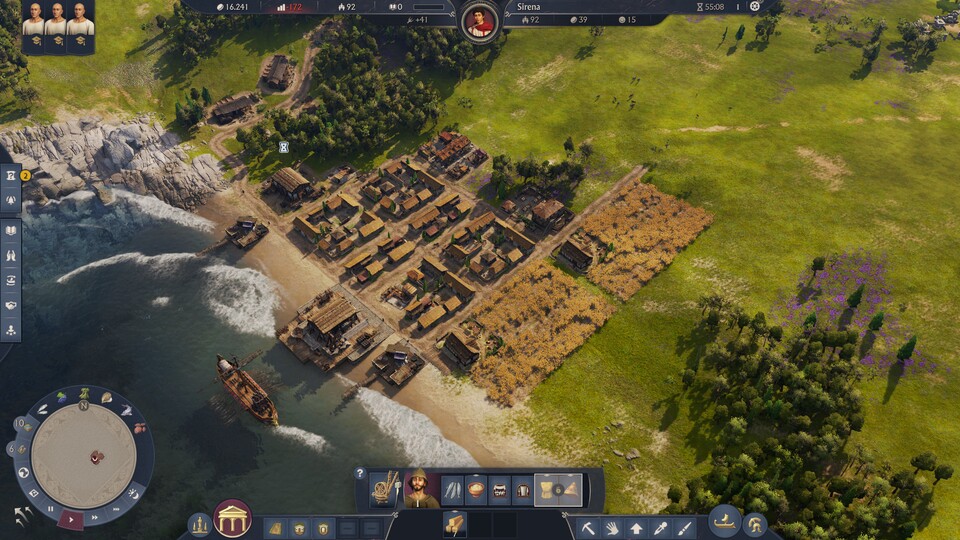Open the building menu temple icon

pyautogui.click(x=232, y=519)
